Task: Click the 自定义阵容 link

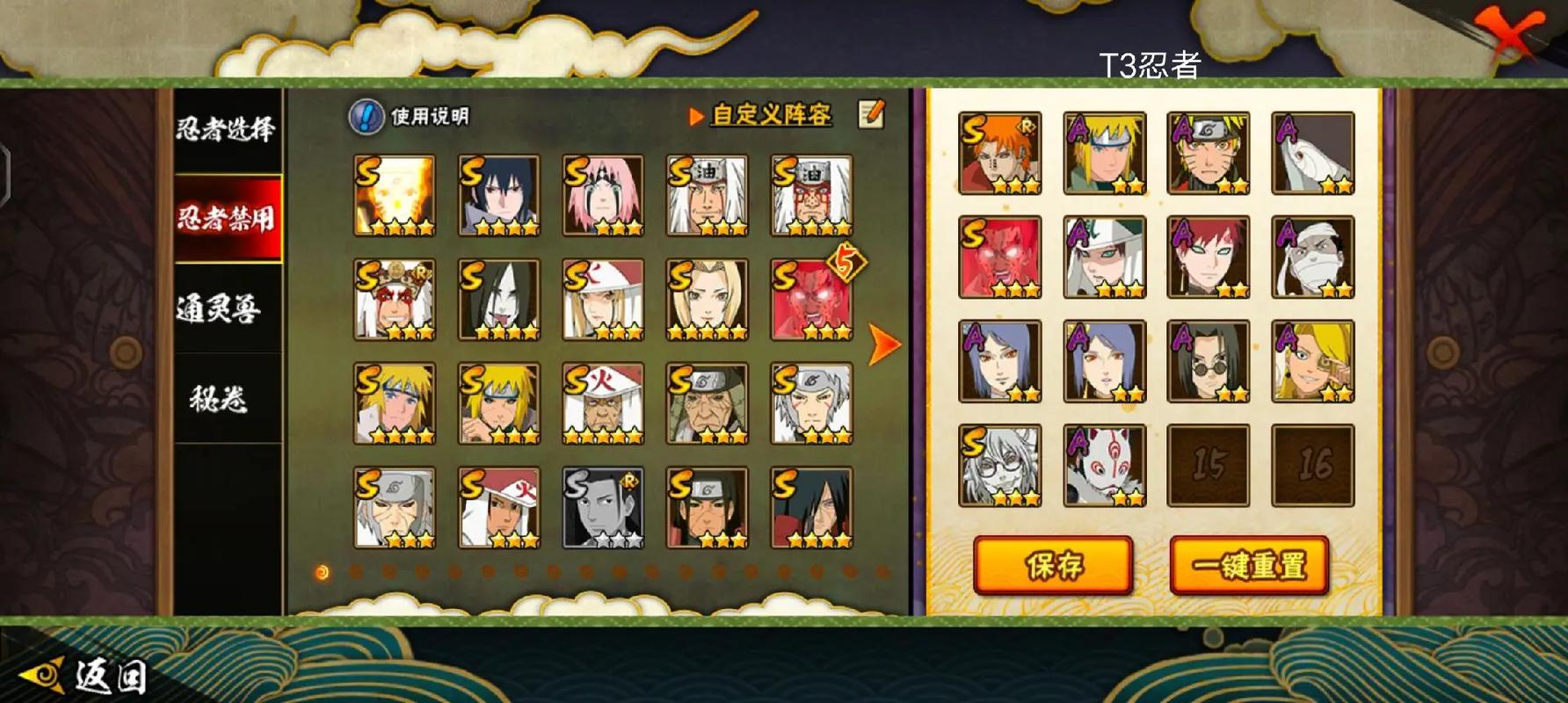Action: coord(770,115)
